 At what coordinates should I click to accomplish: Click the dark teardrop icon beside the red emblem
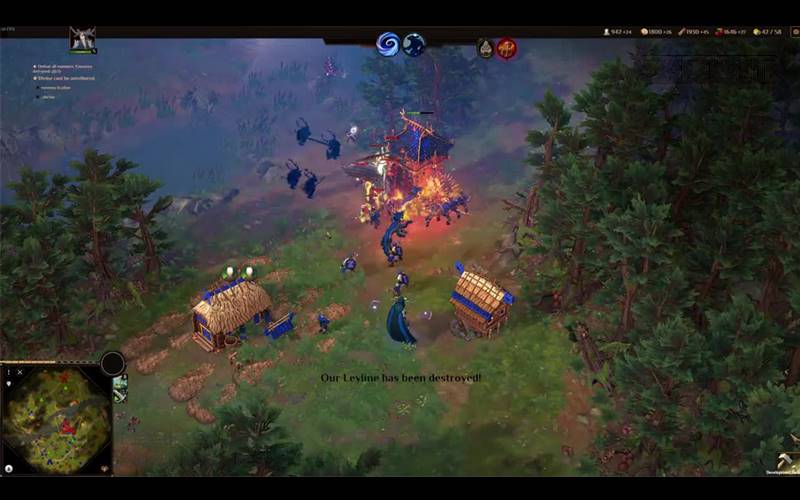[486, 48]
